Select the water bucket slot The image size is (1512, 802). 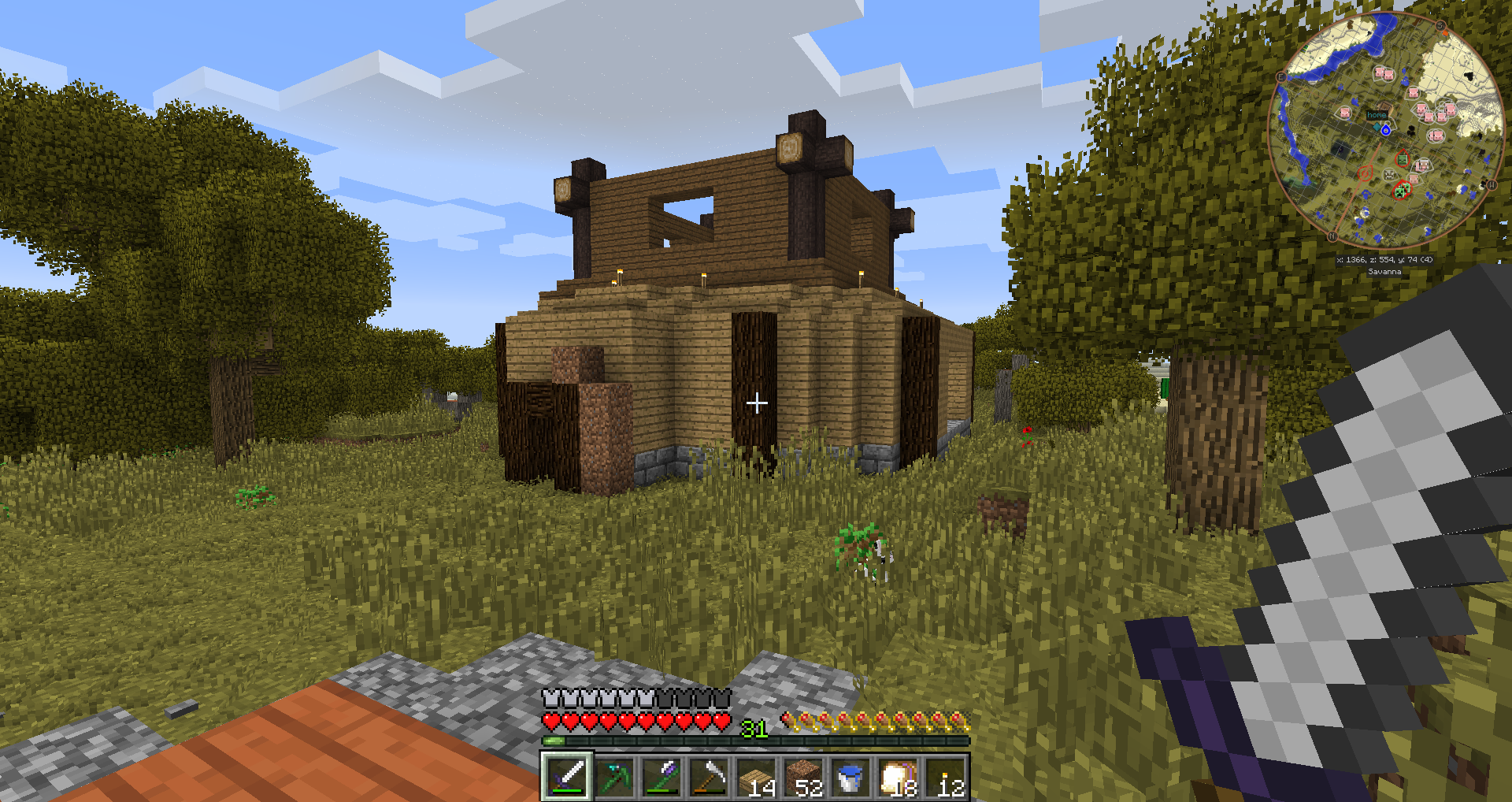[x=851, y=777]
